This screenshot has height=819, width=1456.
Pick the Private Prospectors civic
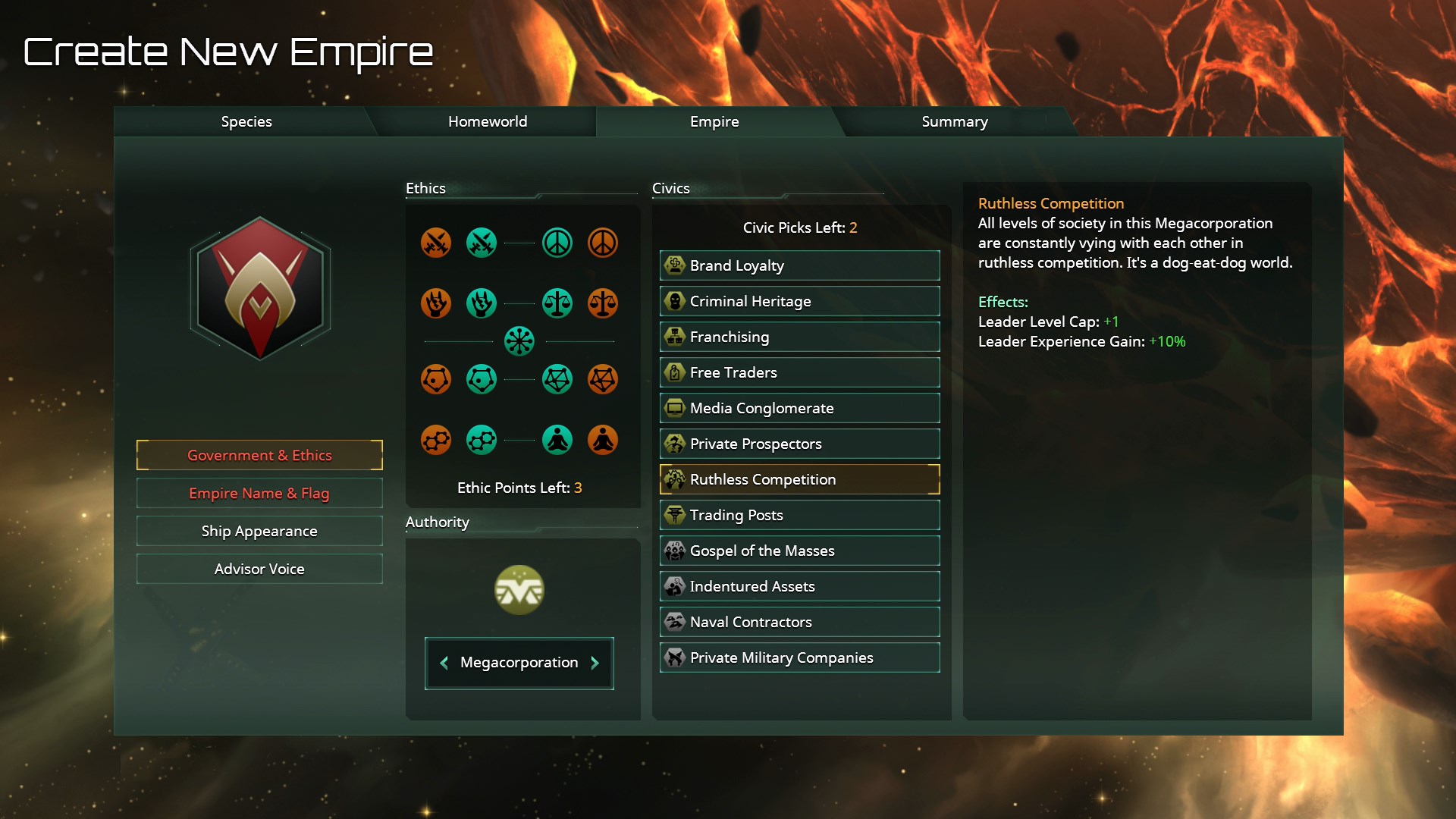tap(799, 444)
